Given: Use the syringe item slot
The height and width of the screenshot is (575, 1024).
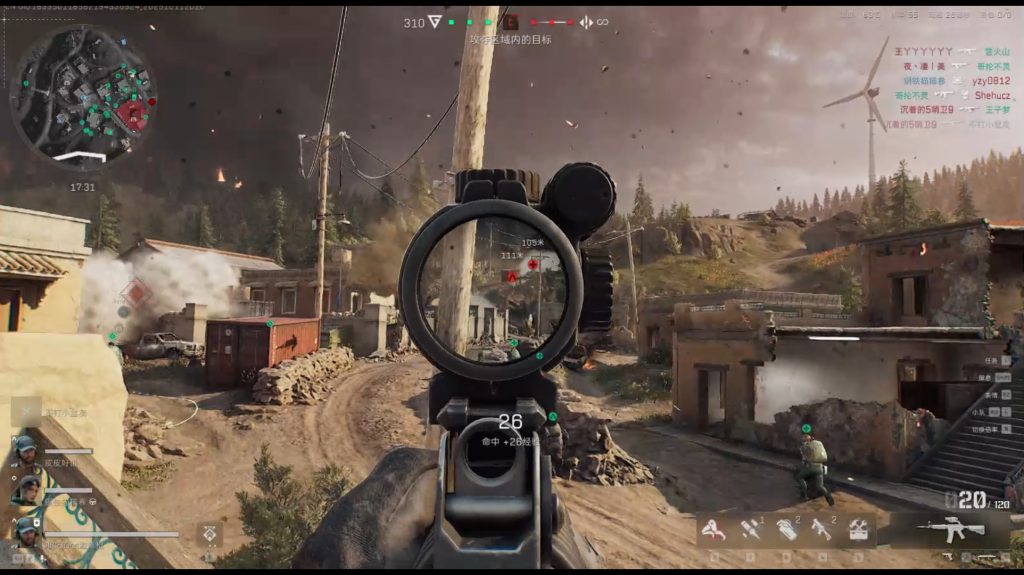Looking at the screenshot, I should coord(751,530).
